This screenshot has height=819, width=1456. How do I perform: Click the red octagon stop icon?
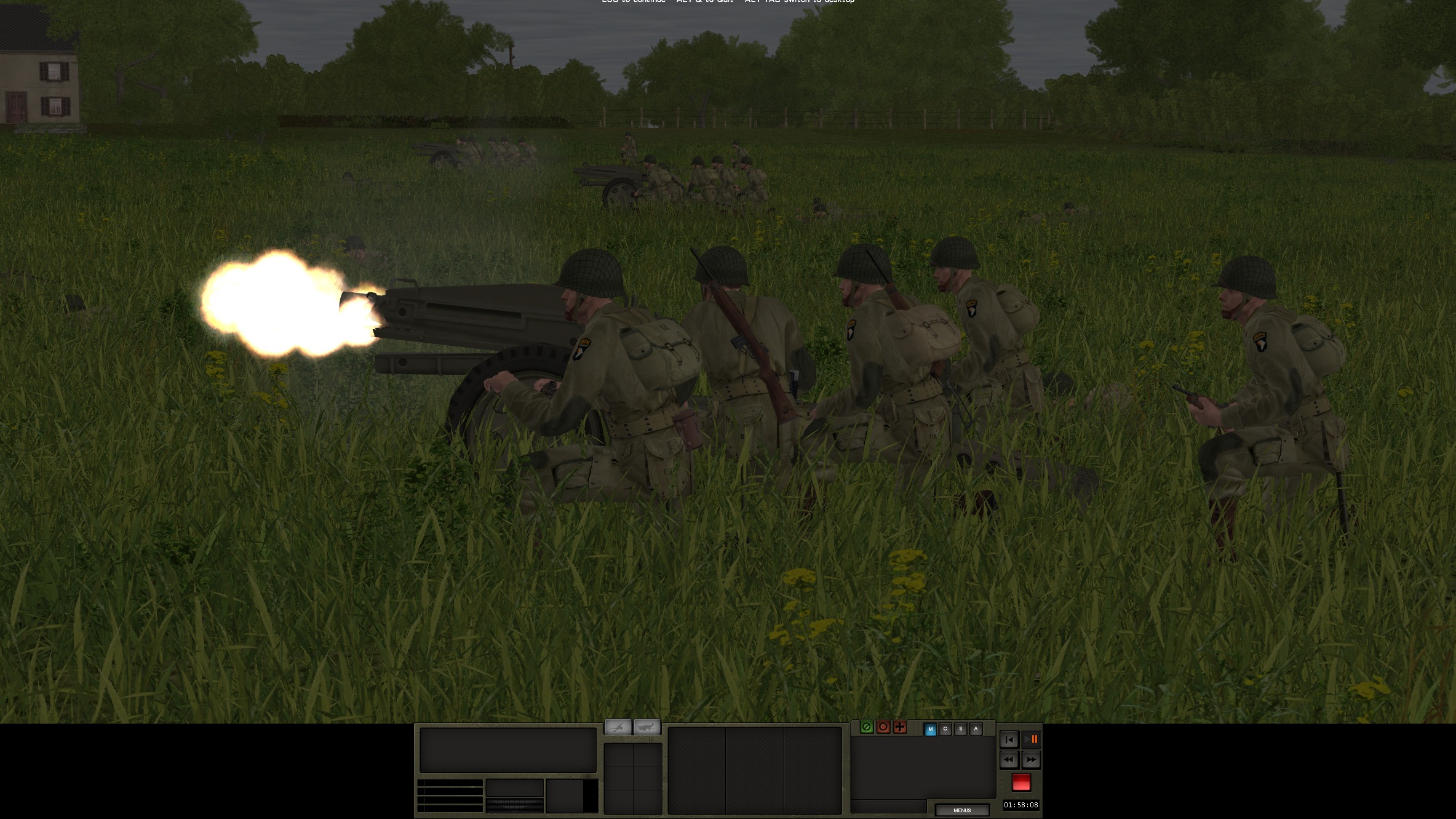tap(883, 727)
